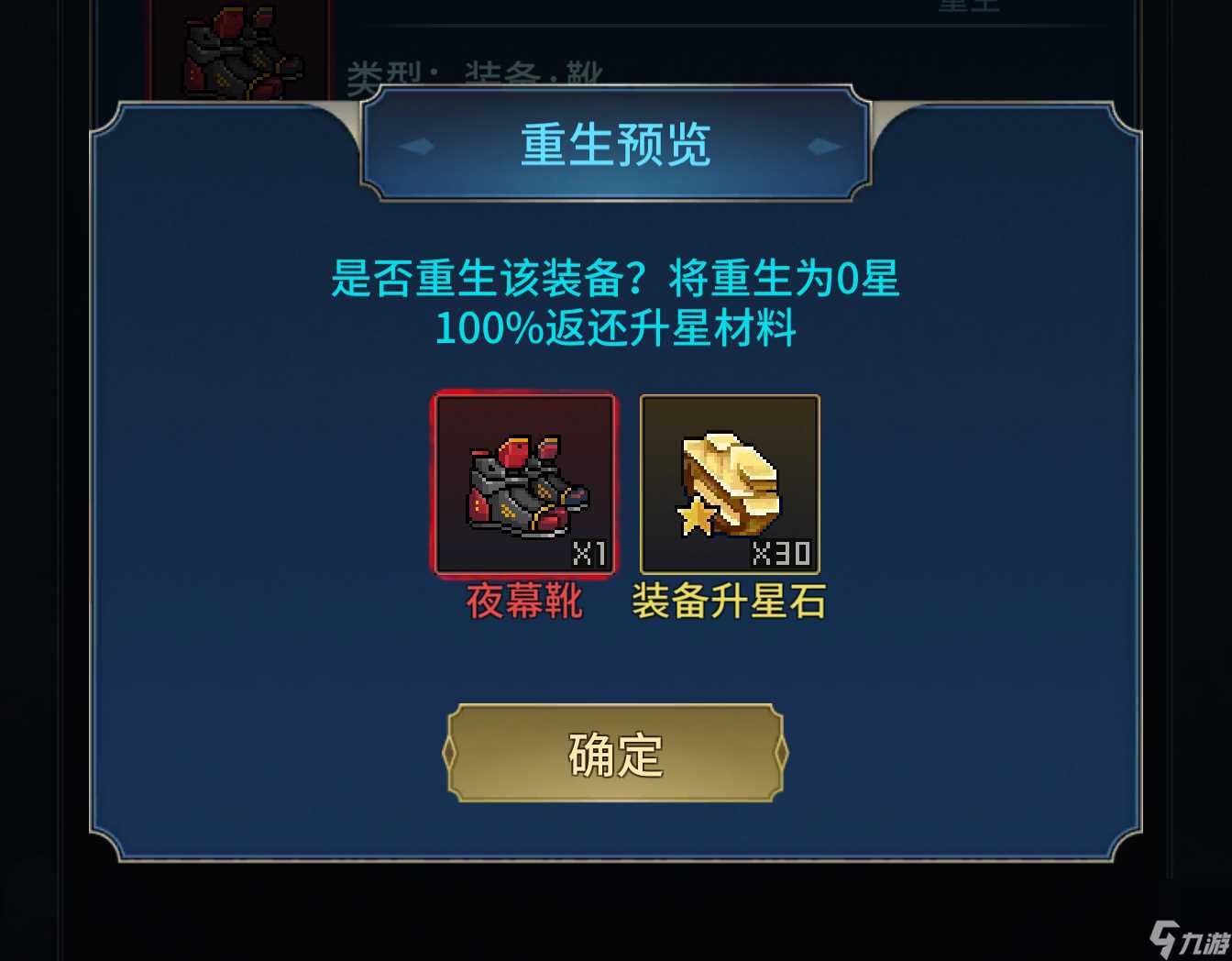Select the 装备升星石 material icon

tap(729, 484)
